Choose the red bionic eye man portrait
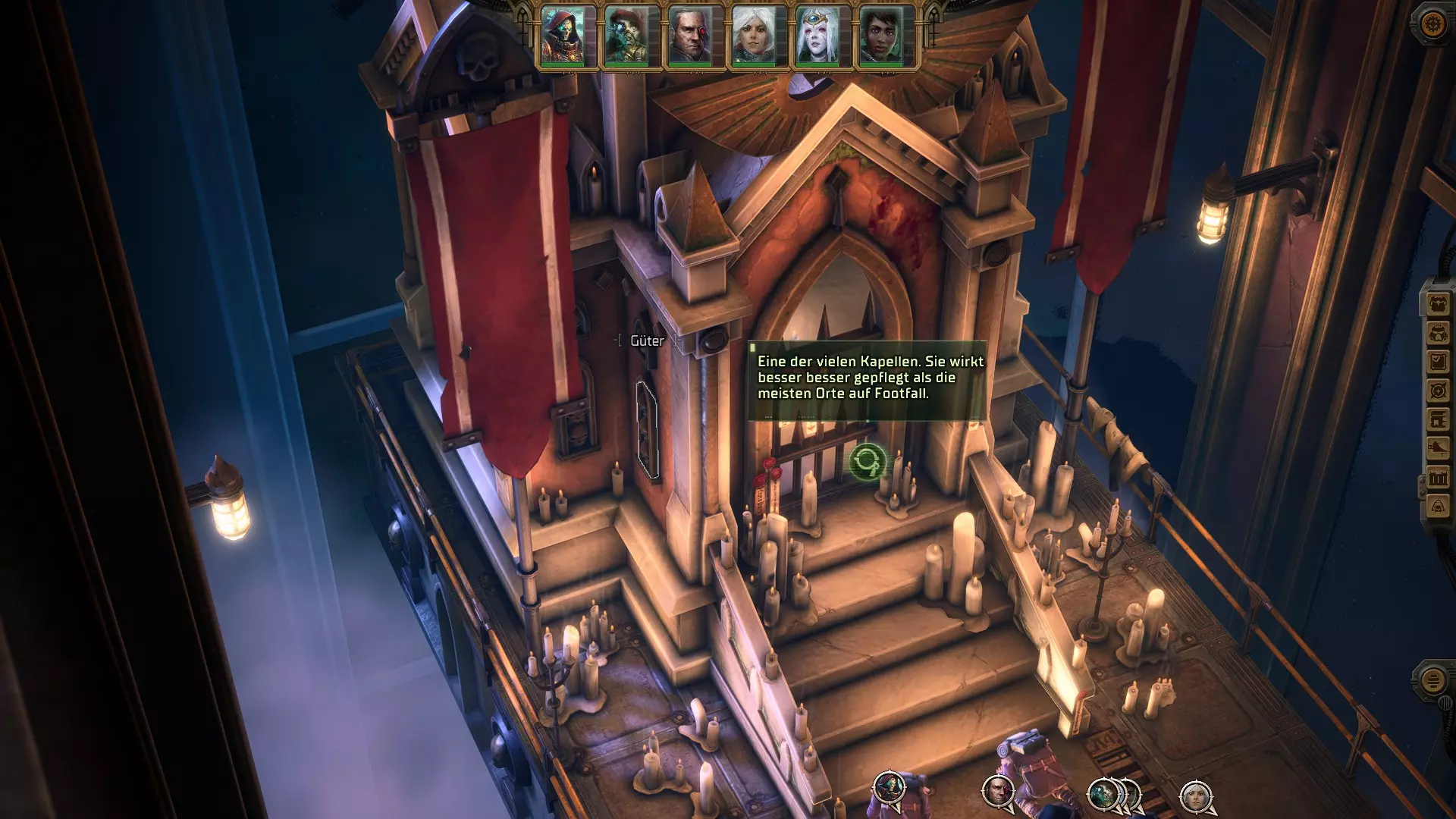This screenshot has height=819, width=1456. click(691, 36)
